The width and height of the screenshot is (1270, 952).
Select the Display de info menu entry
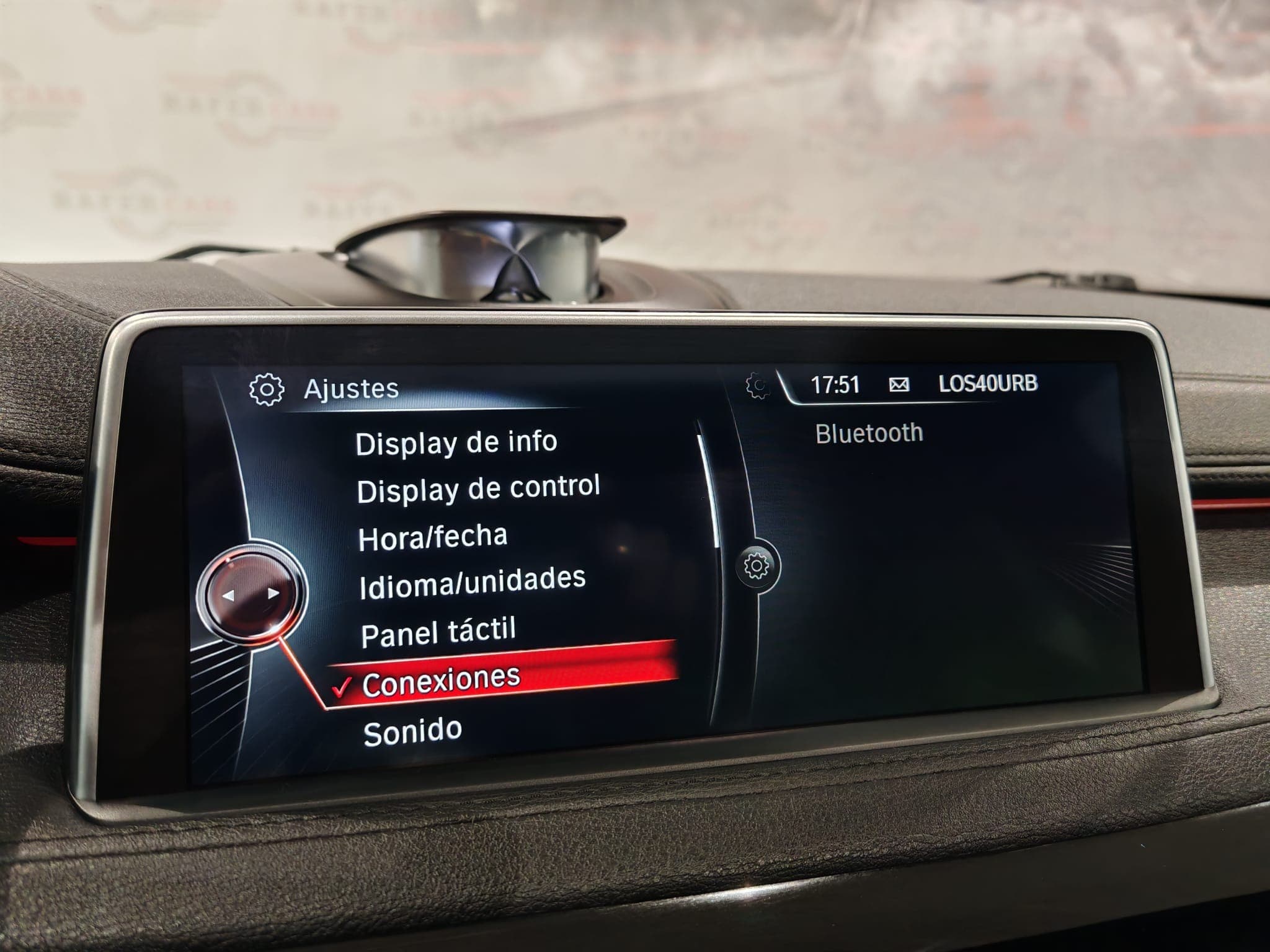click(x=458, y=443)
